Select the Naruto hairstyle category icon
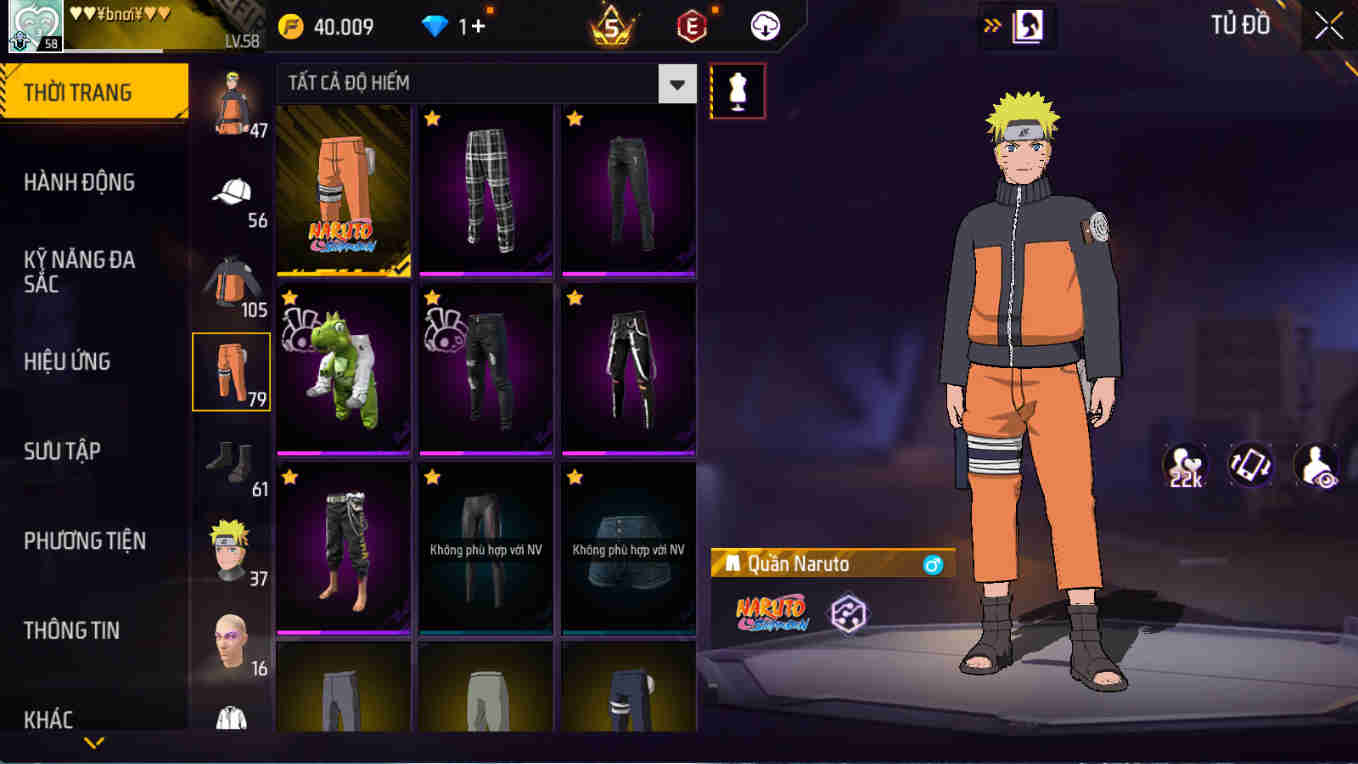Image resolution: width=1358 pixels, height=764 pixels. click(x=231, y=543)
